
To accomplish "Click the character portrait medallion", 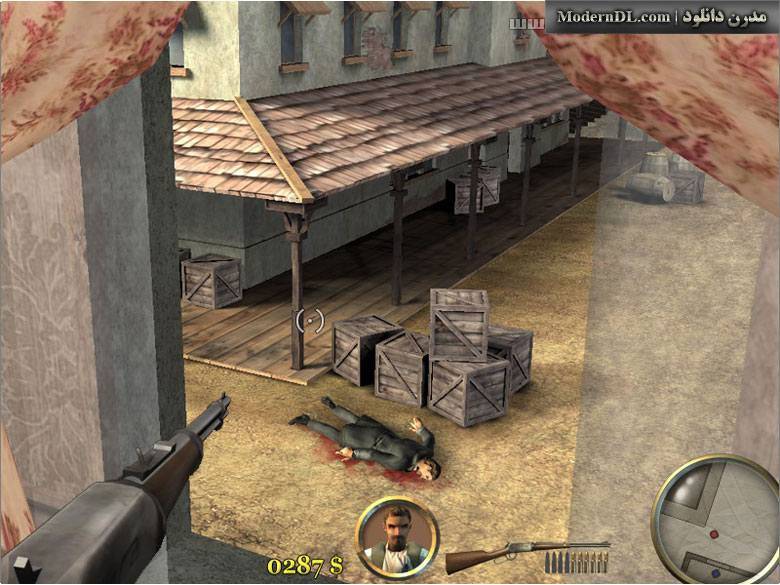I will (x=396, y=537).
